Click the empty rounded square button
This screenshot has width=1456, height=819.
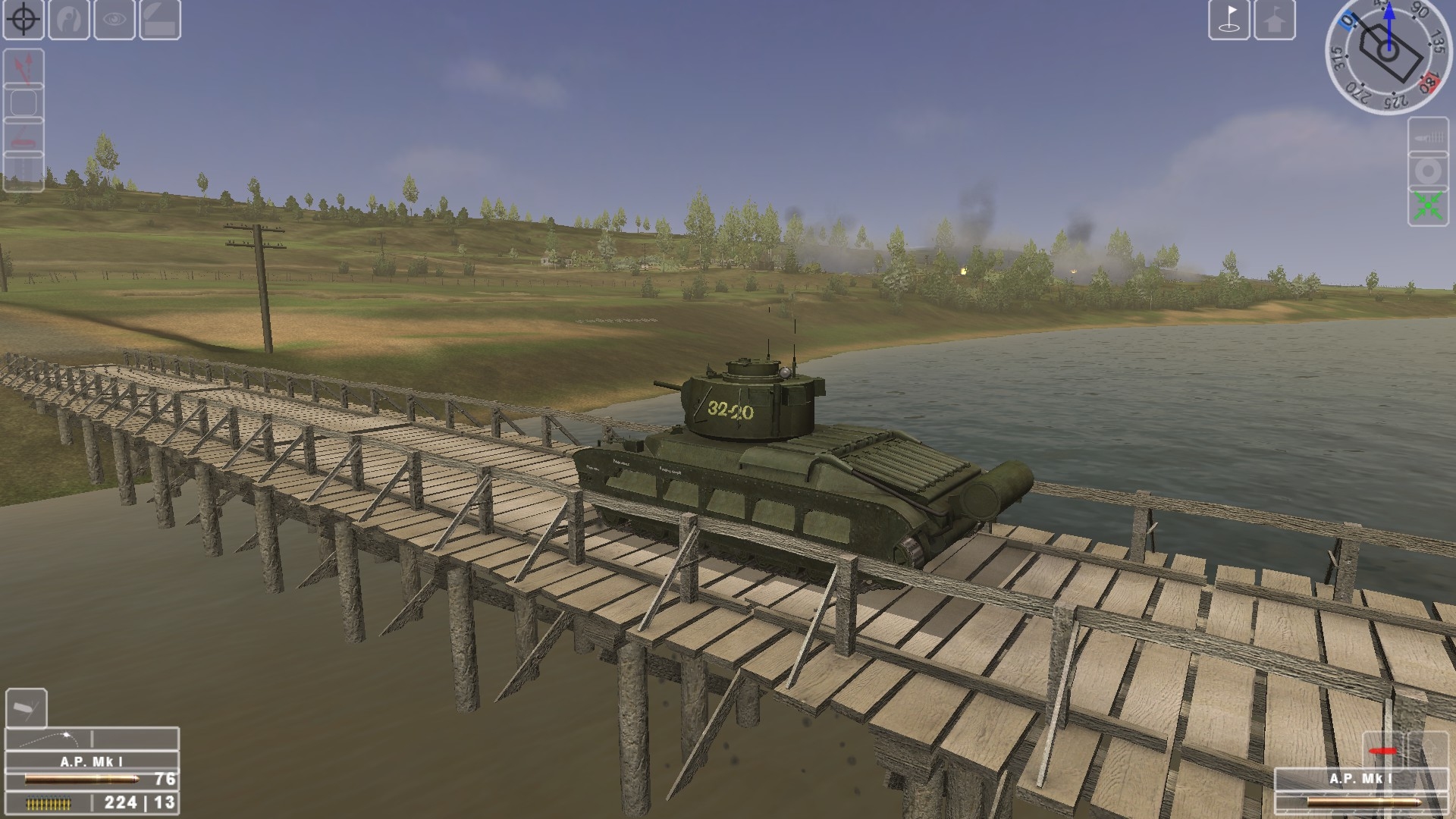tap(24, 102)
